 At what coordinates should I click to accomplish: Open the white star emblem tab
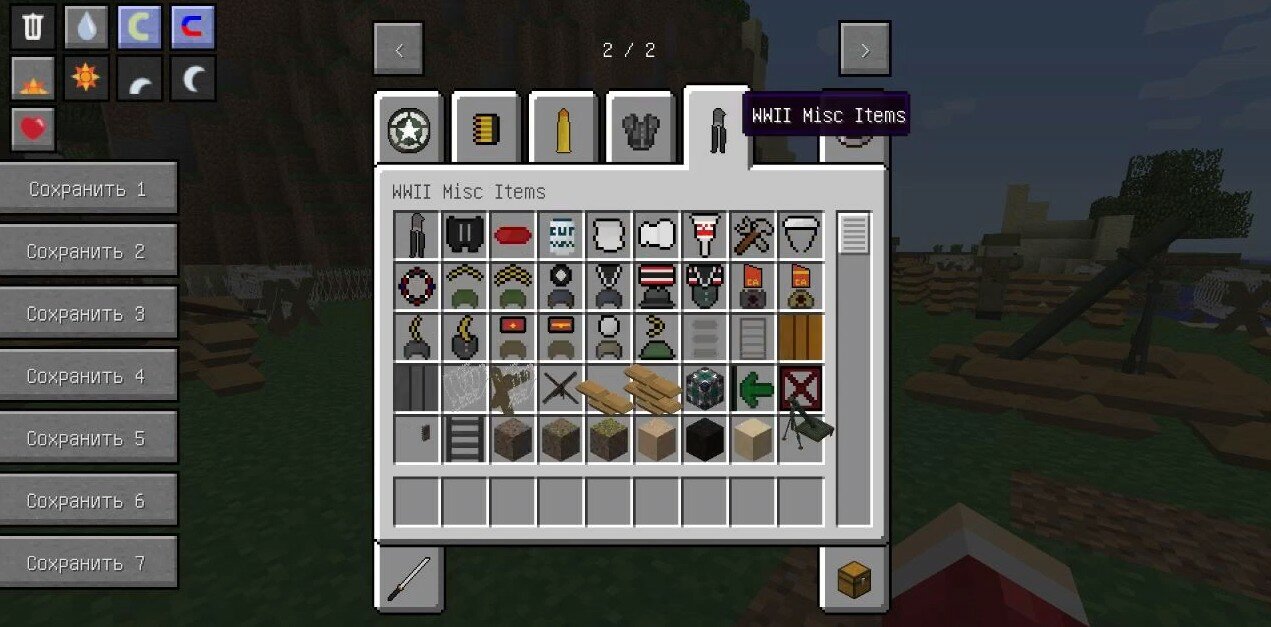pos(409,130)
